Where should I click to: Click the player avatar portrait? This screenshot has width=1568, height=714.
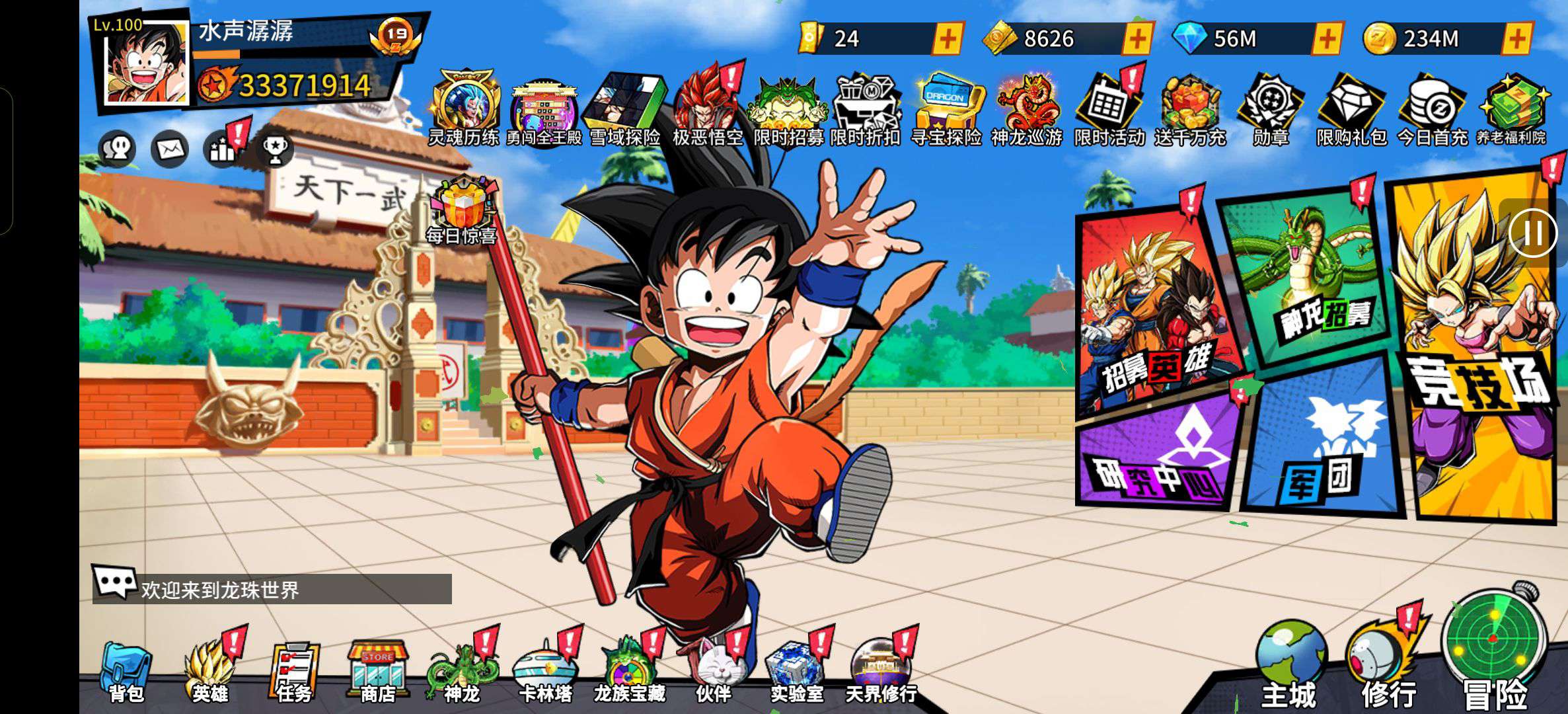(147, 64)
